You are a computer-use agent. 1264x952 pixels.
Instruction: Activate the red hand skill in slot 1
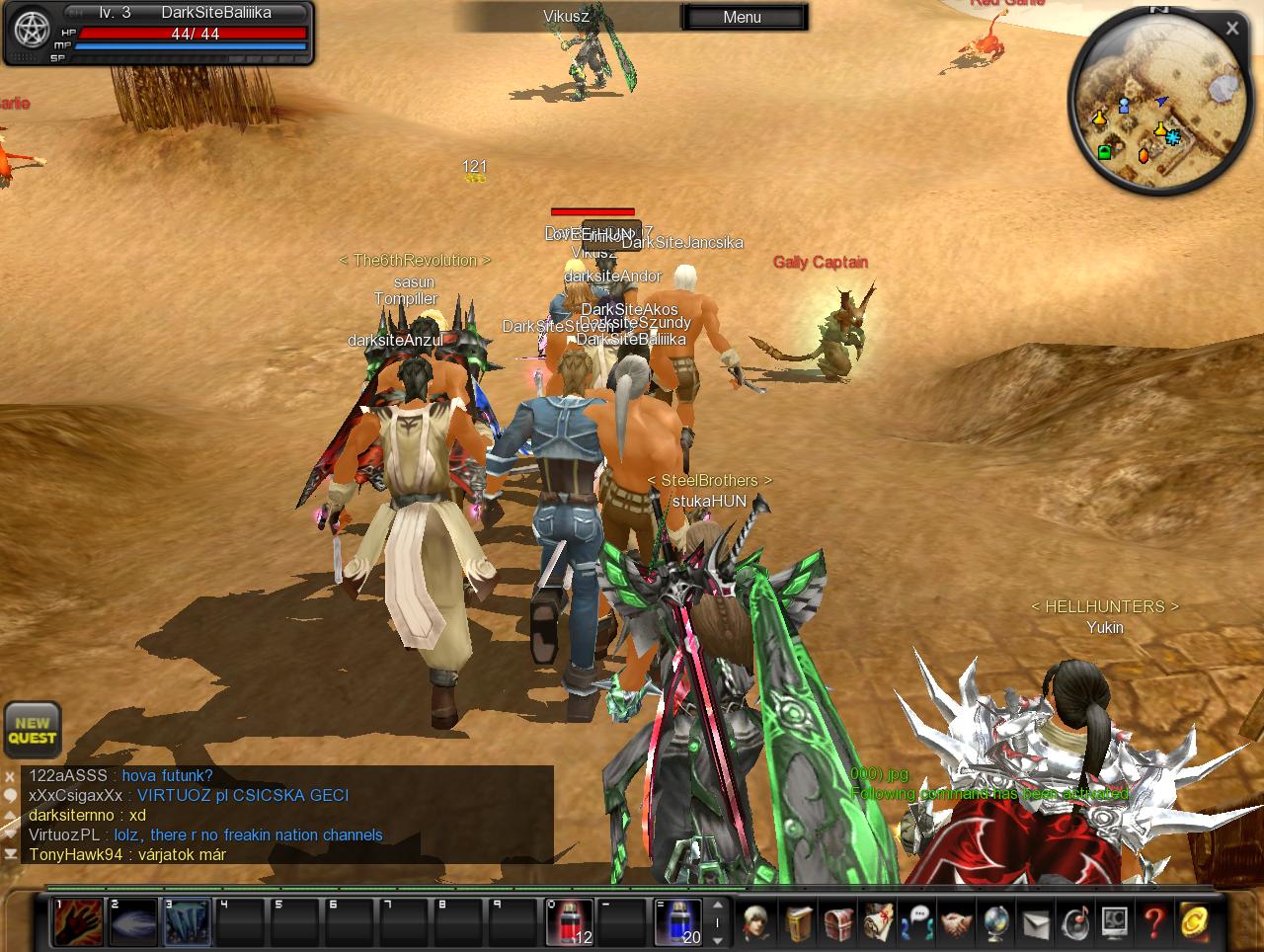pyautogui.click(x=78, y=922)
